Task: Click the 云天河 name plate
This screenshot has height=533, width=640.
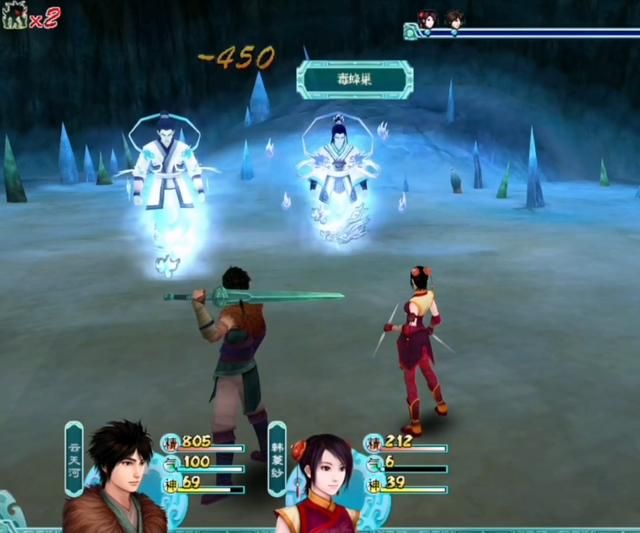Action: 74,457
